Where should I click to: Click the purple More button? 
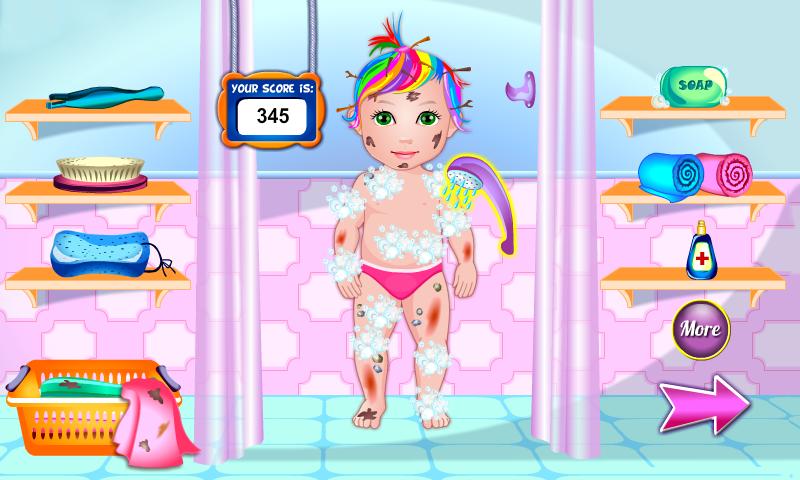point(700,327)
